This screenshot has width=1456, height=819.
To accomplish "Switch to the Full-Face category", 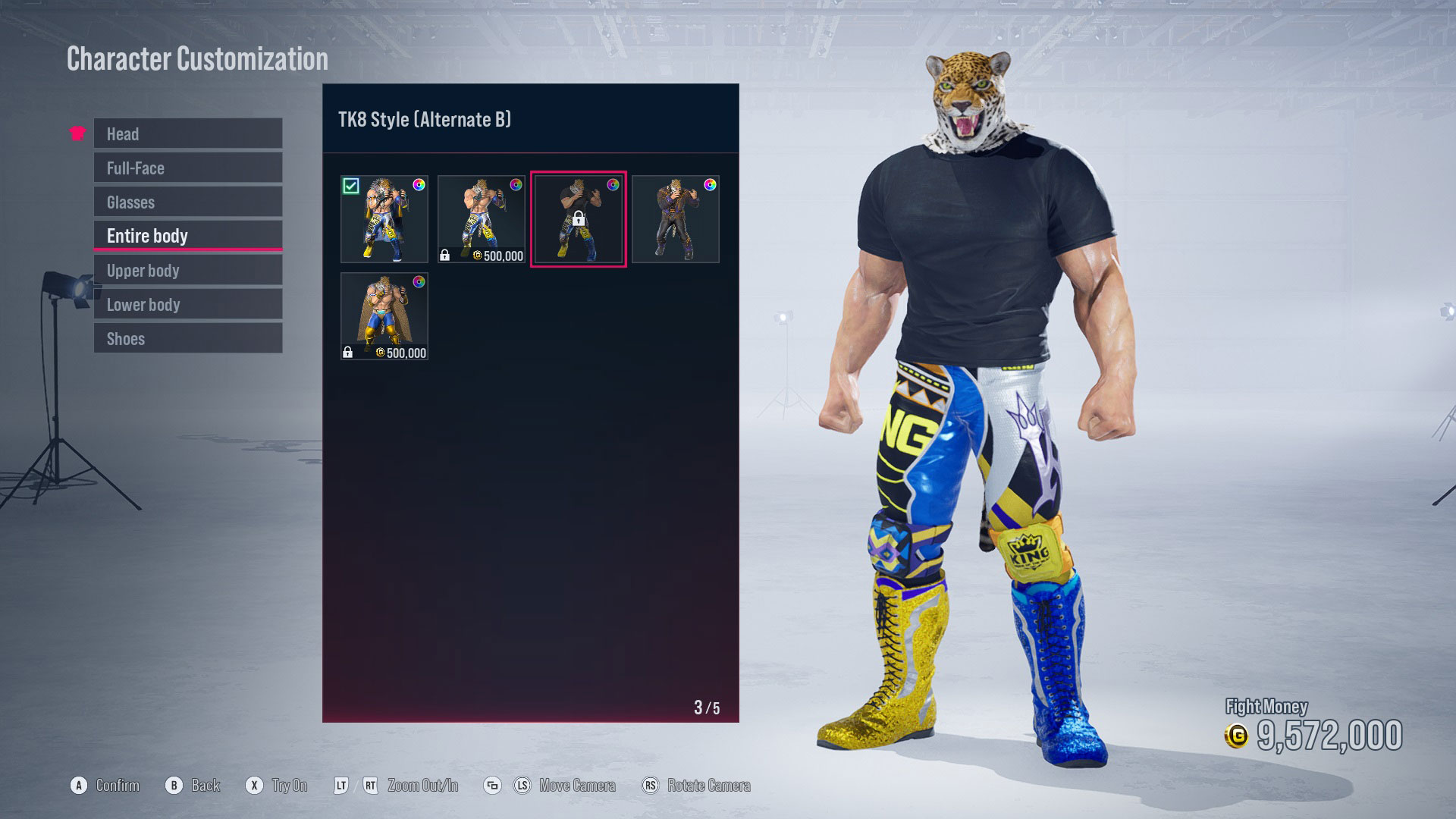I will pos(187,168).
